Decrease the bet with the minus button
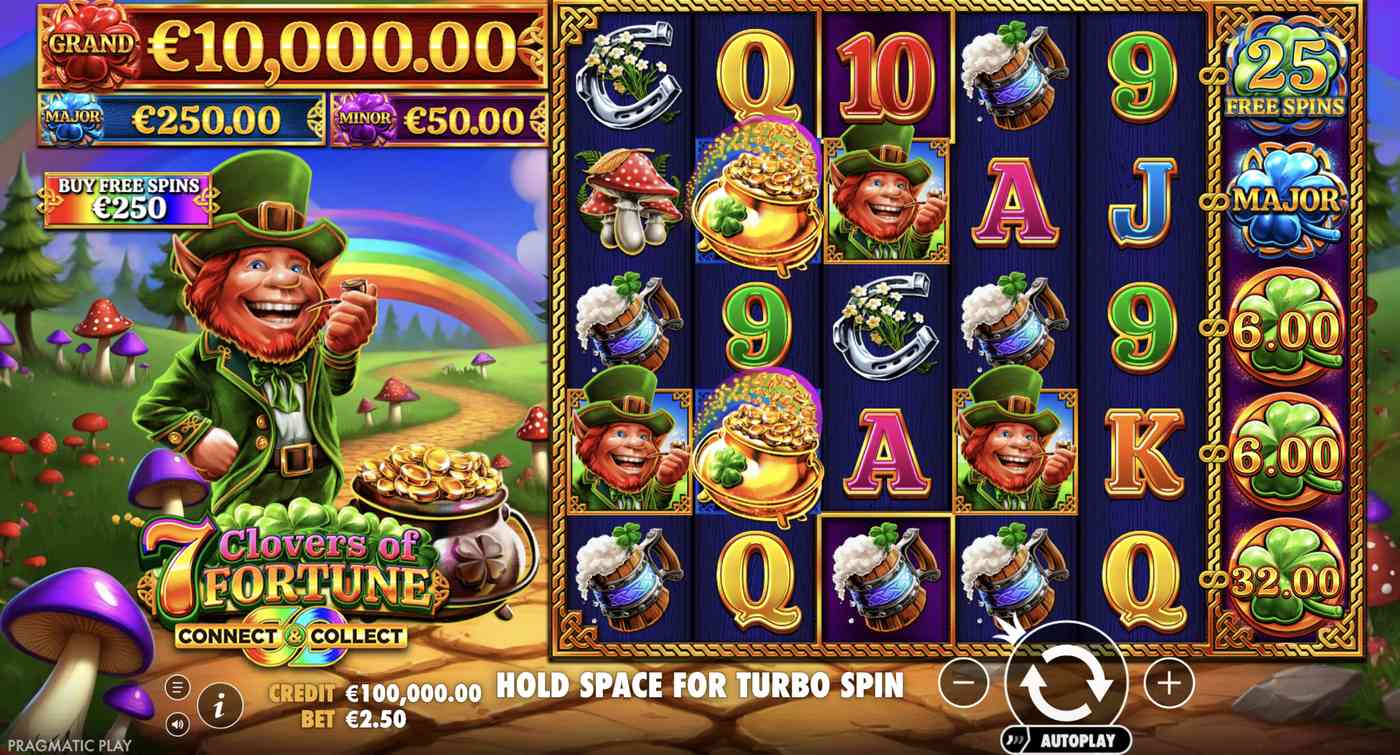 [963, 684]
